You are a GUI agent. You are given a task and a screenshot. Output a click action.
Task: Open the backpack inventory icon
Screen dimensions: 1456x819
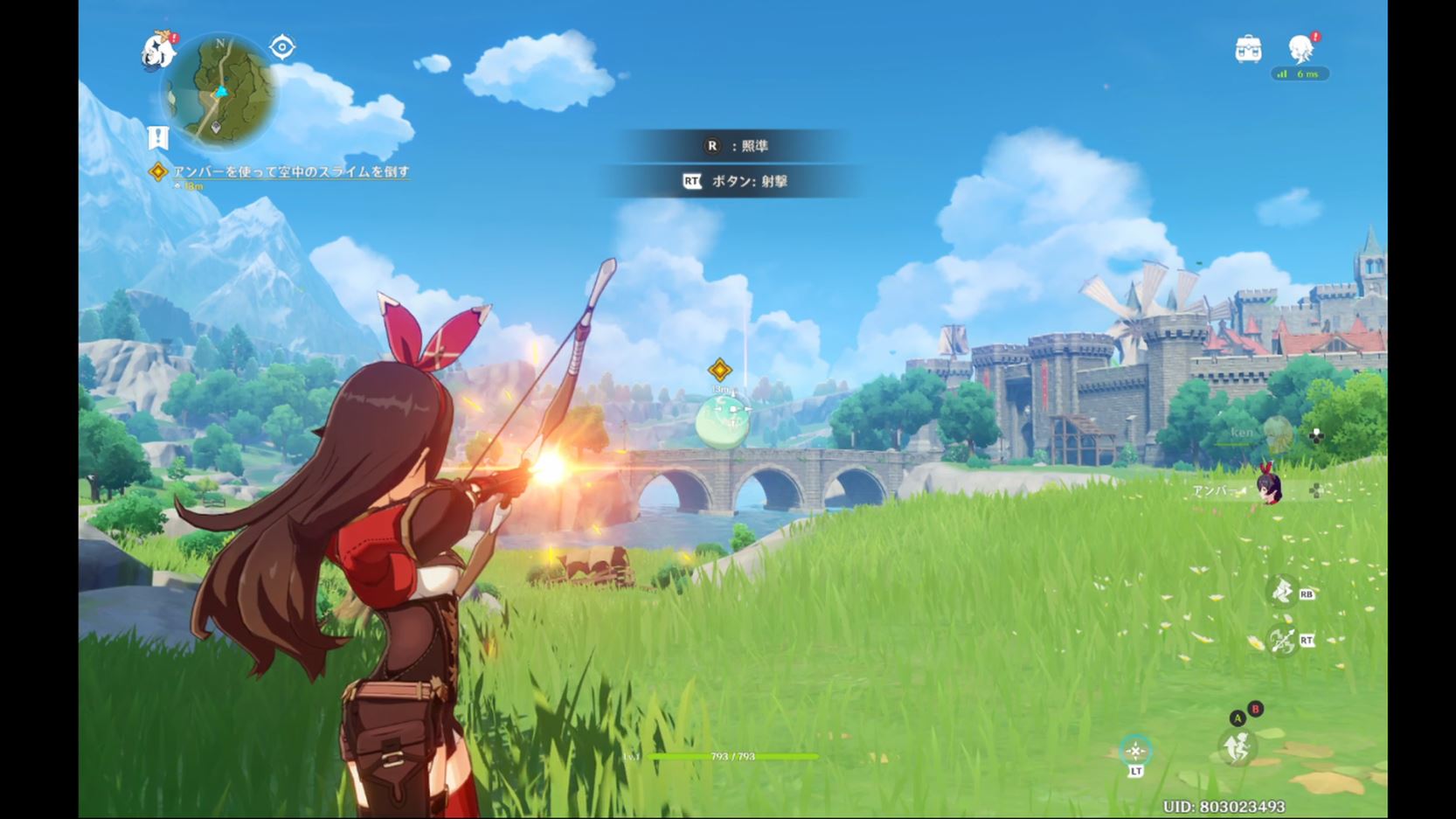1248,49
